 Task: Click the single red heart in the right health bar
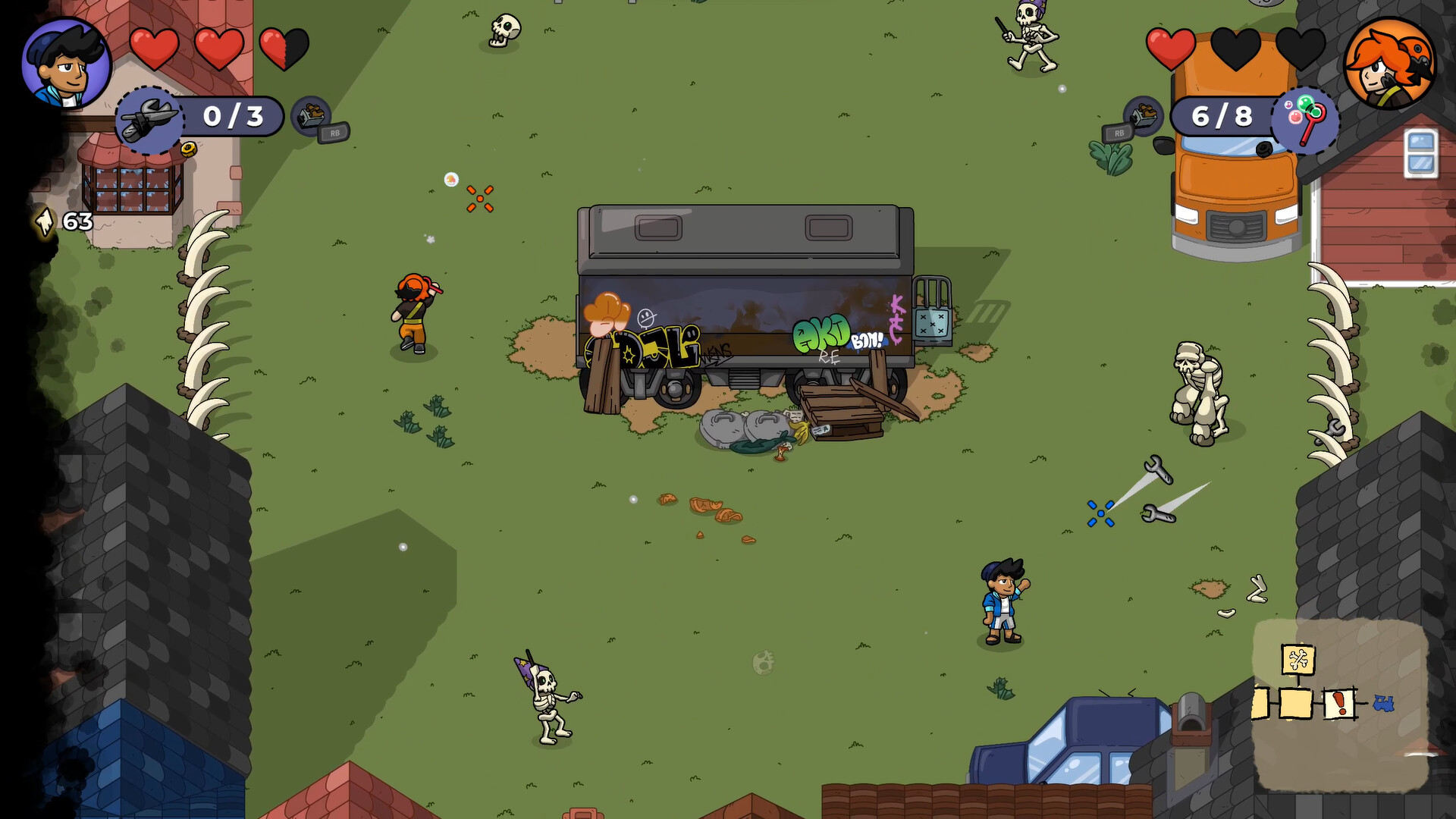coord(1172,47)
